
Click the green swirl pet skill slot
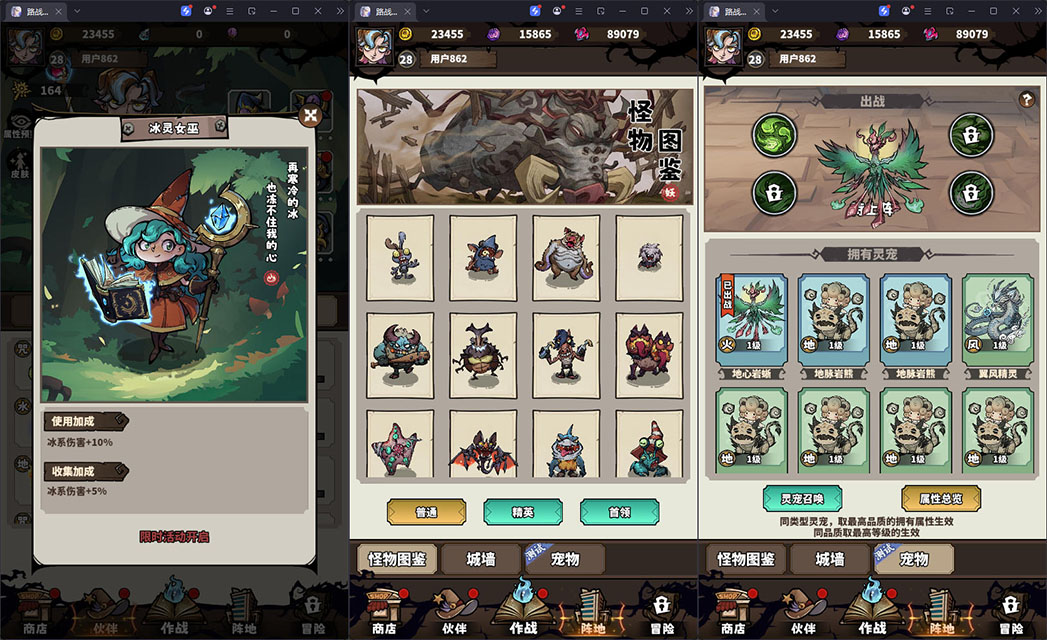tap(774, 134)
